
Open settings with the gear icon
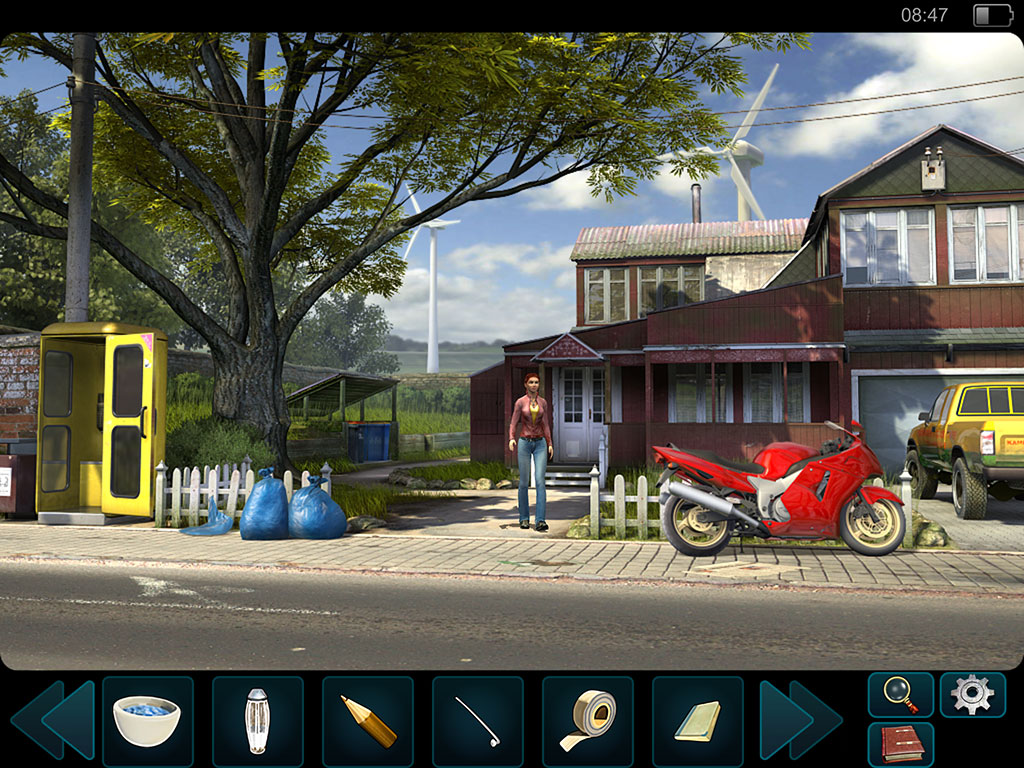(972, 694)
